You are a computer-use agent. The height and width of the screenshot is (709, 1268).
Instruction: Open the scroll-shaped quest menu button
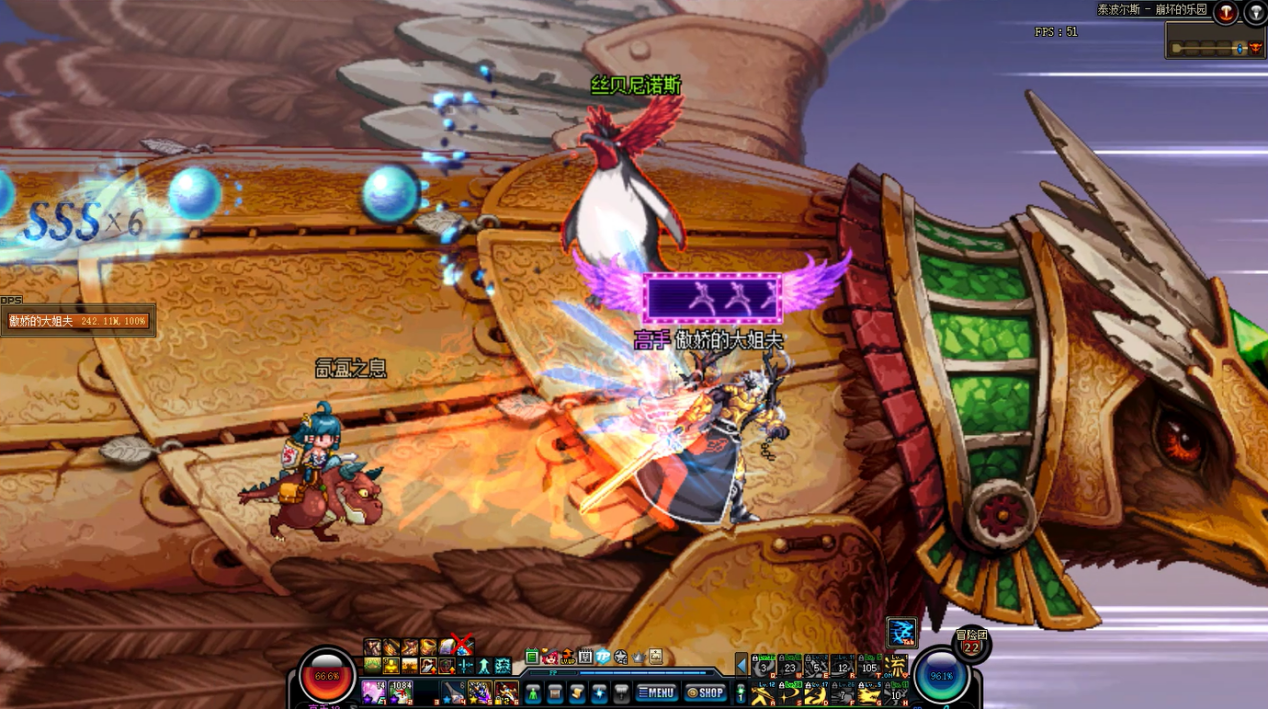coord(577,692)
